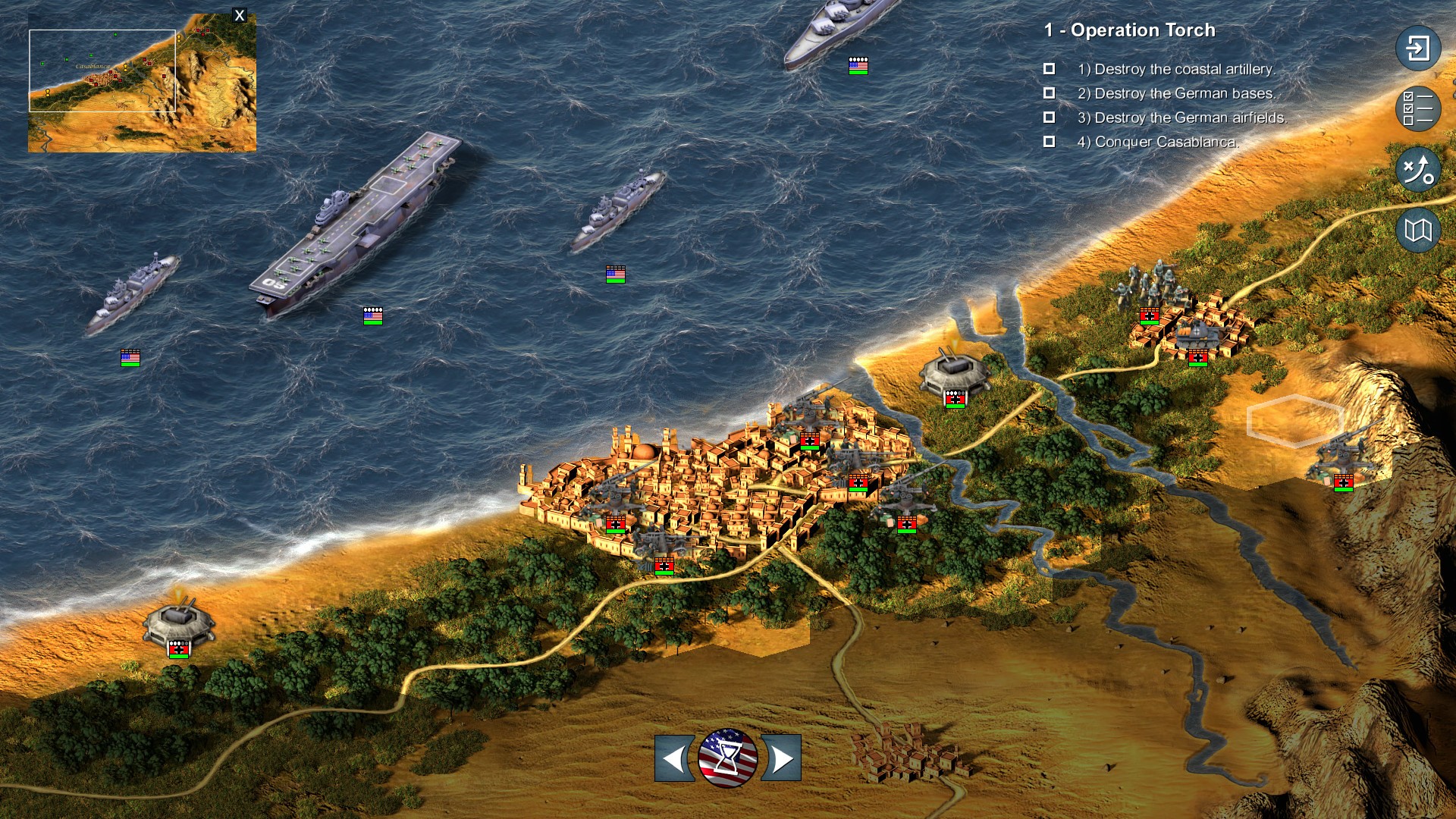
Task: Select the coastal artillery bunker near Casablanca
Action: (x=955, y=369)
